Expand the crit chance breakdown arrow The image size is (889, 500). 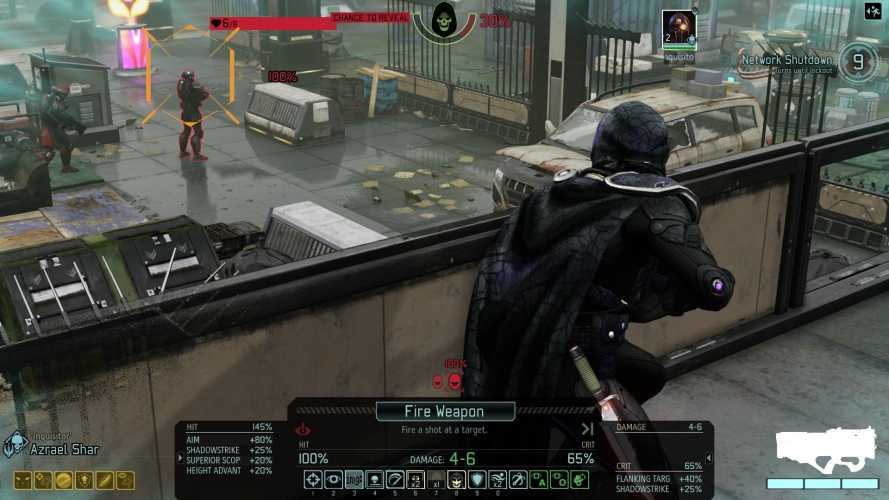point(587,430)
